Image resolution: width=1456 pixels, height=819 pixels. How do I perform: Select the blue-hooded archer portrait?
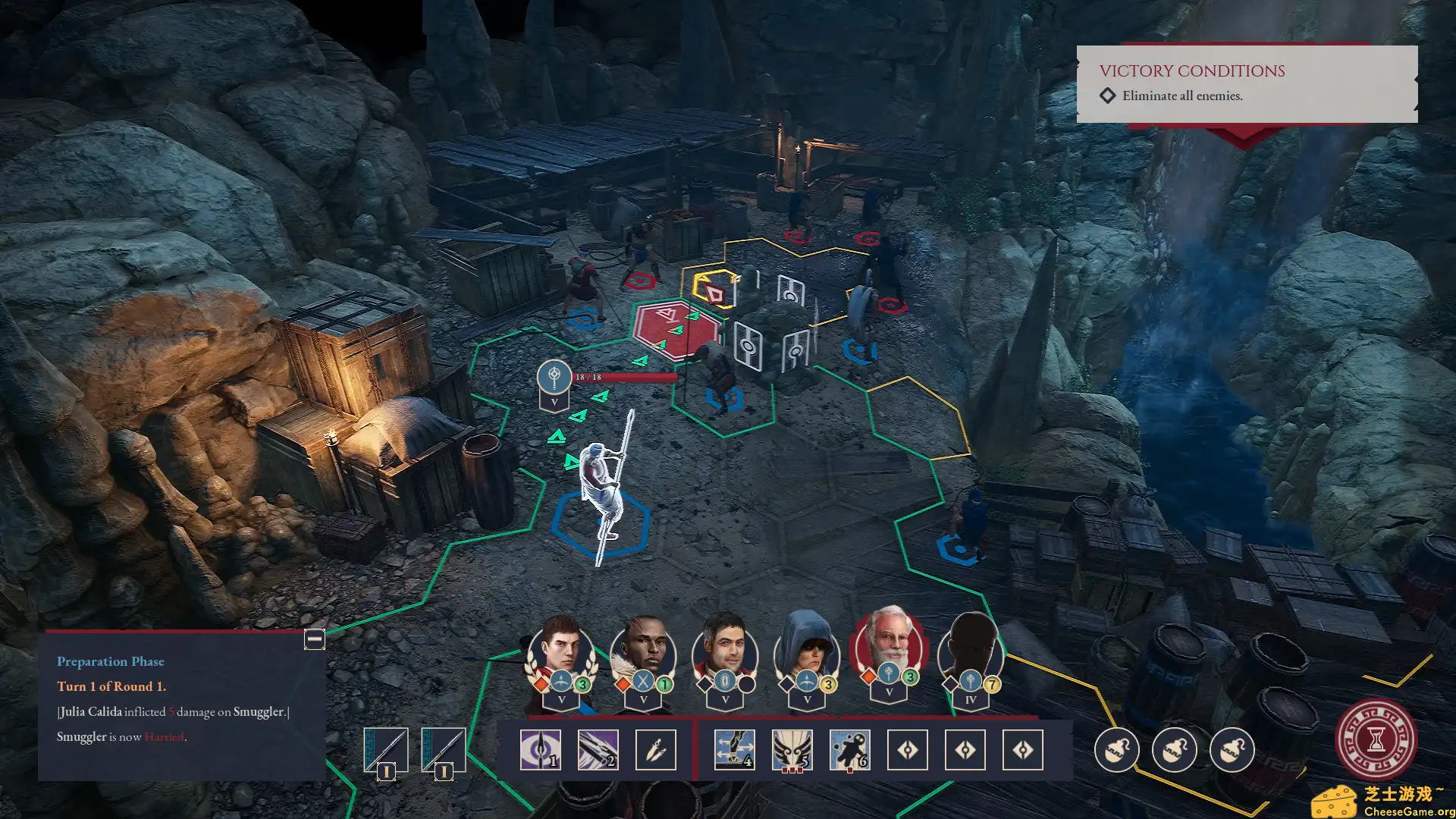[807, 652]
